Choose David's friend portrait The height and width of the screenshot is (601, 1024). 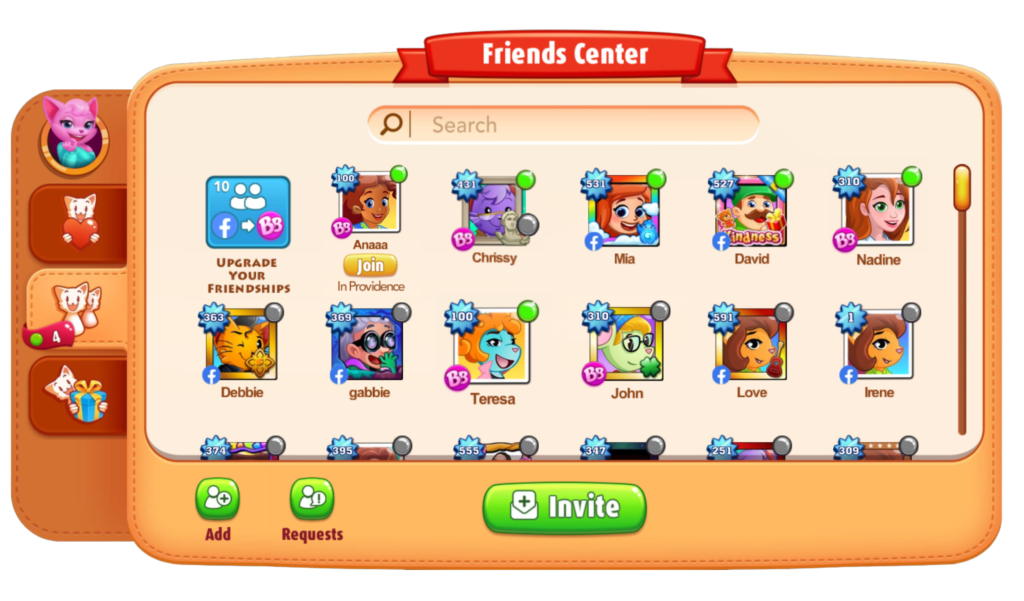751,212
